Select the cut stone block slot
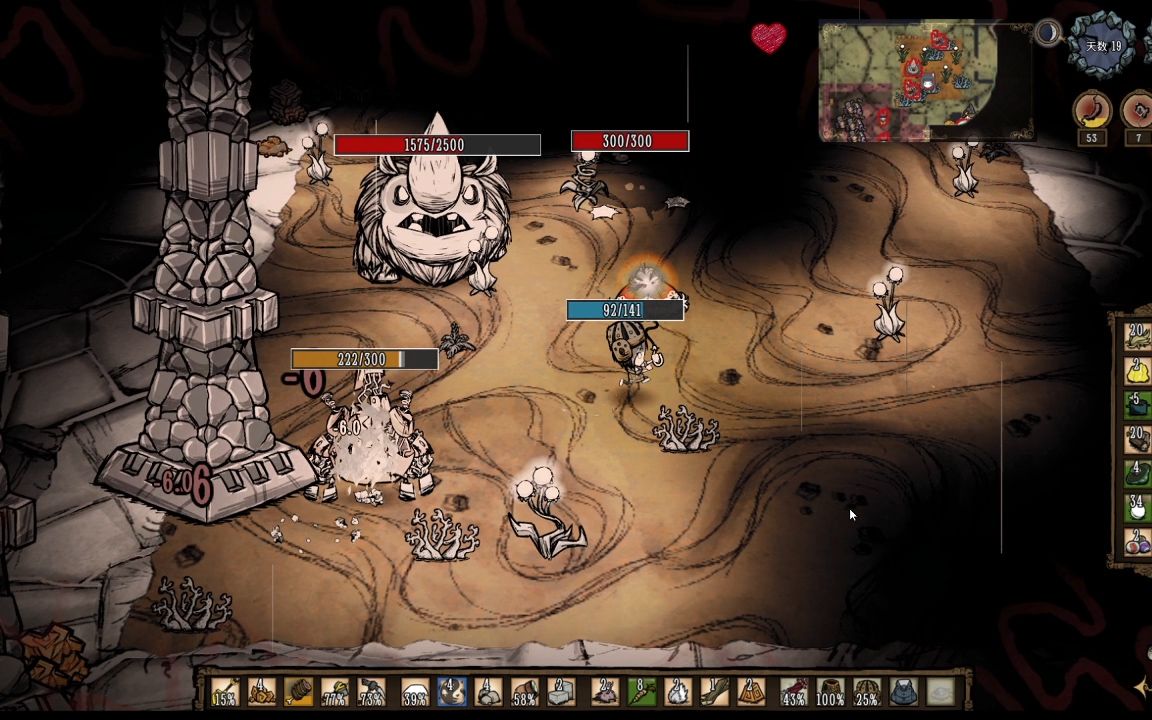The image size is (1152, 720). tap(561, 692)
